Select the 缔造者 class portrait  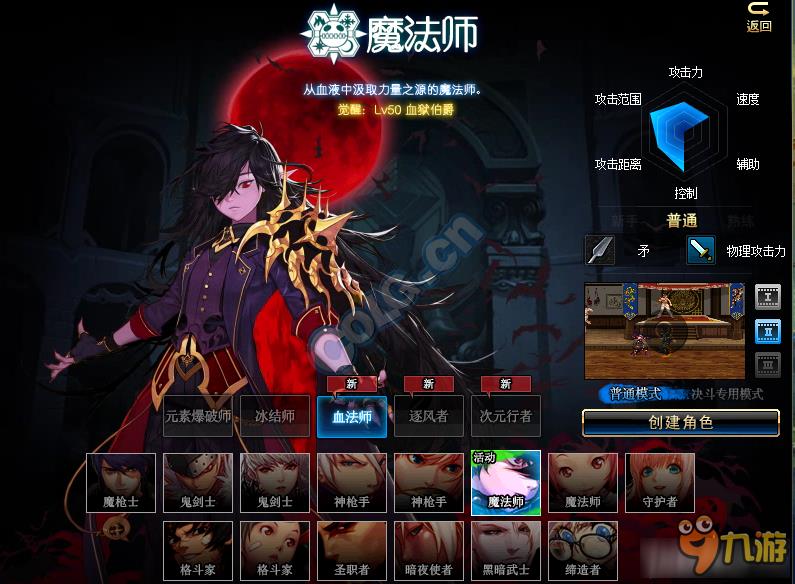[x=583, y=551]
